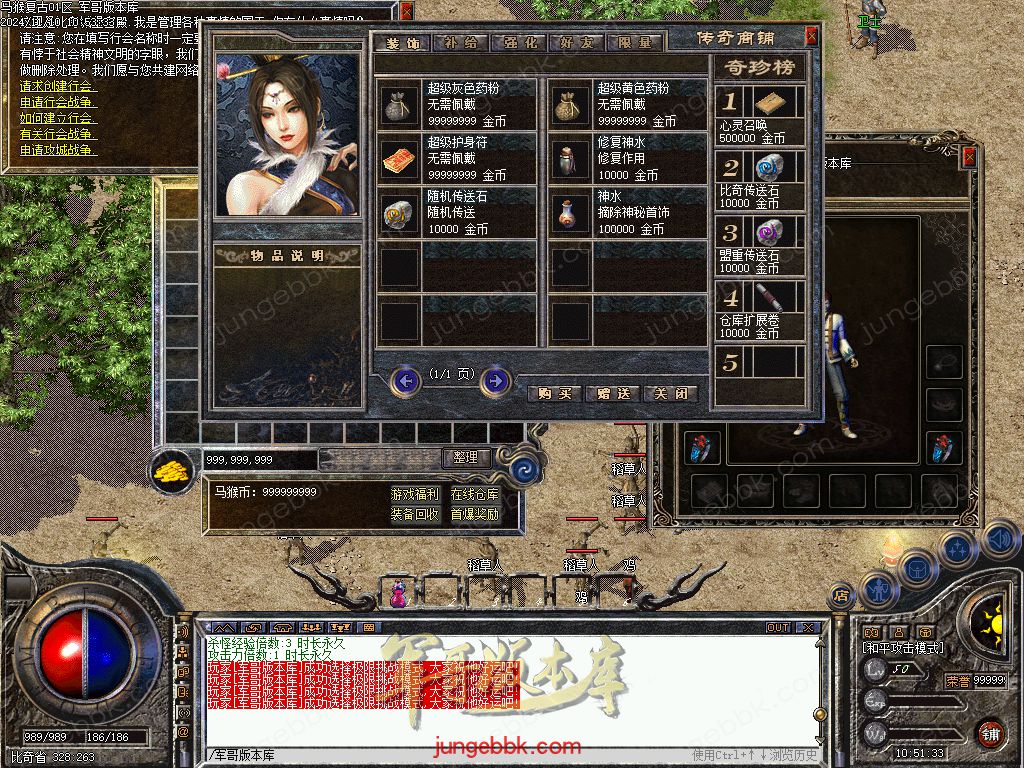
Task: Toggle sound with the speaker icon
Action: tap(999, 539)
